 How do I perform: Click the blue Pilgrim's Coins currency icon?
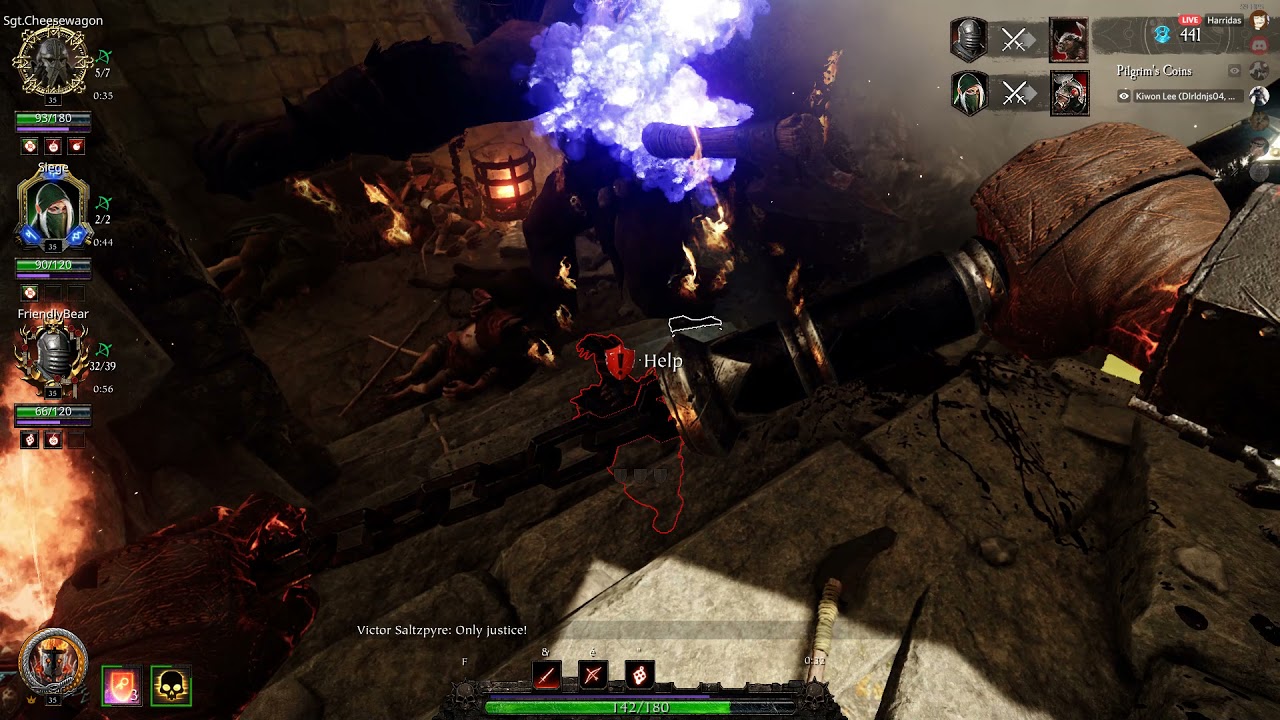(1162, 35)
